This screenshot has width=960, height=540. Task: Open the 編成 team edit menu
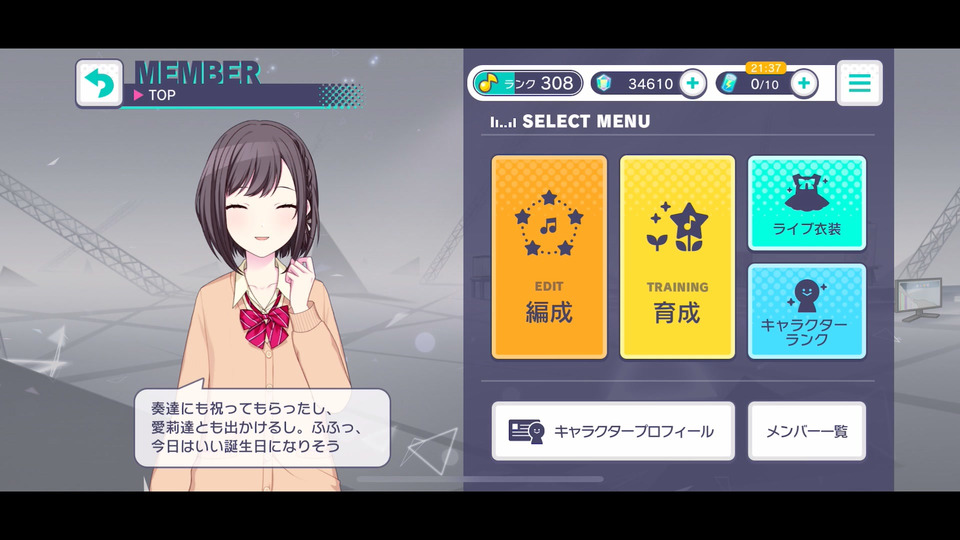pos(549,257)
